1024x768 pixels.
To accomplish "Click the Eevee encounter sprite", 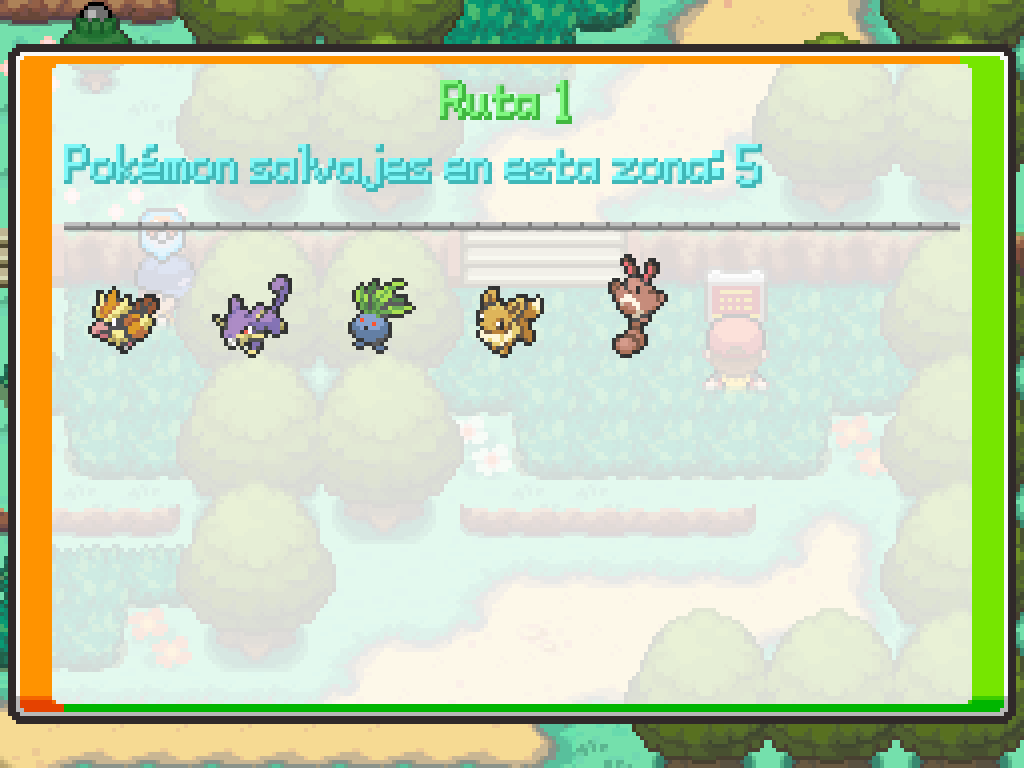I will (509, 318).
